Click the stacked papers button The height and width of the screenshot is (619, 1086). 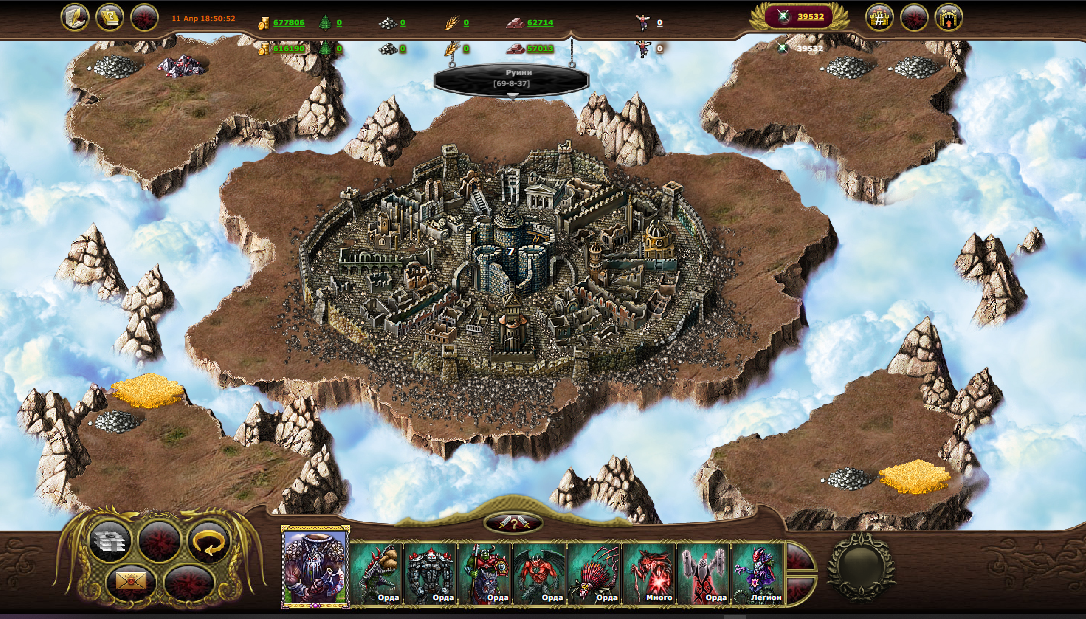(110, 541)
